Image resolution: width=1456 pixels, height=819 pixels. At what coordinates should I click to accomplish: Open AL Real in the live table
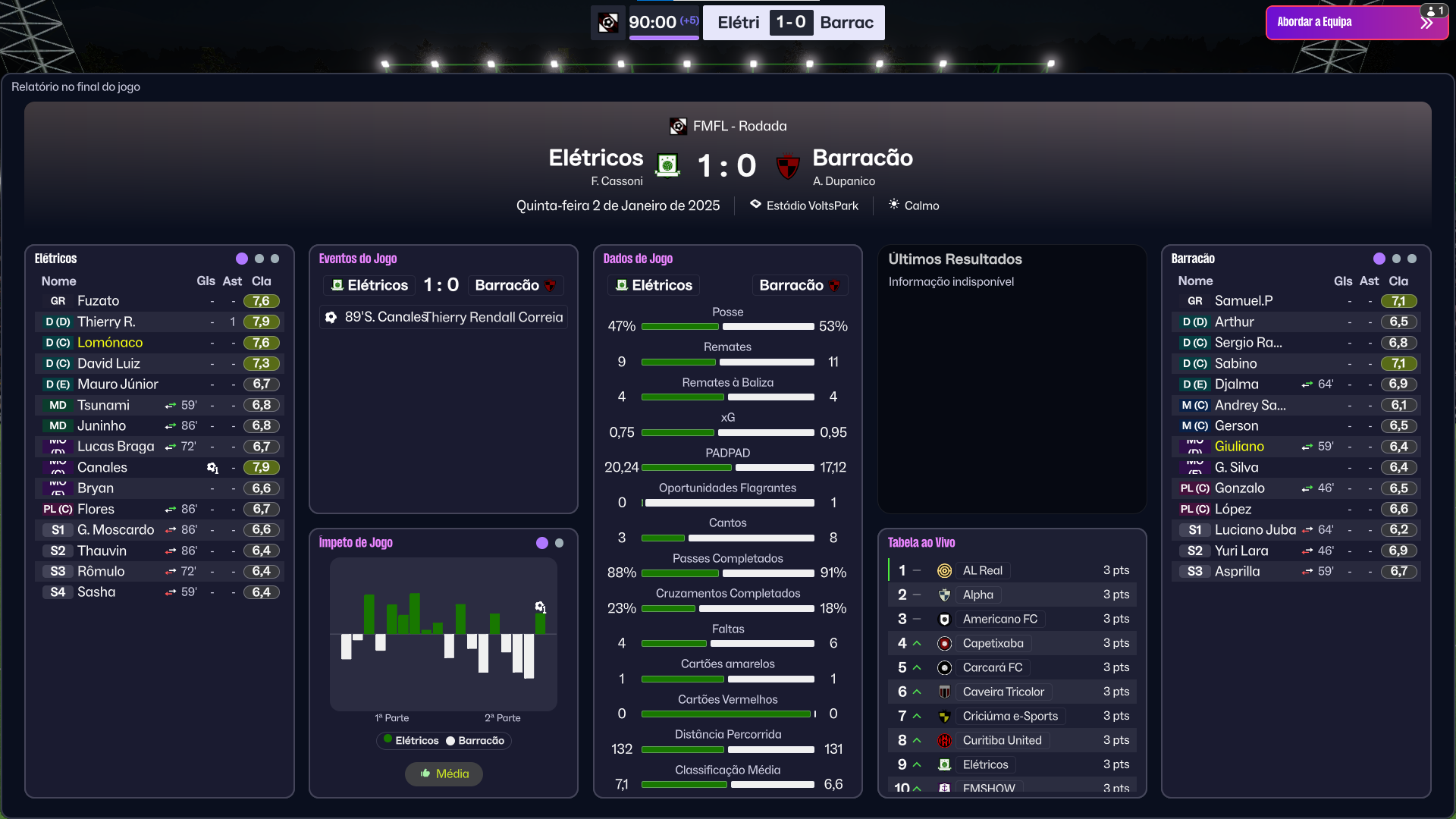[982, 570]
